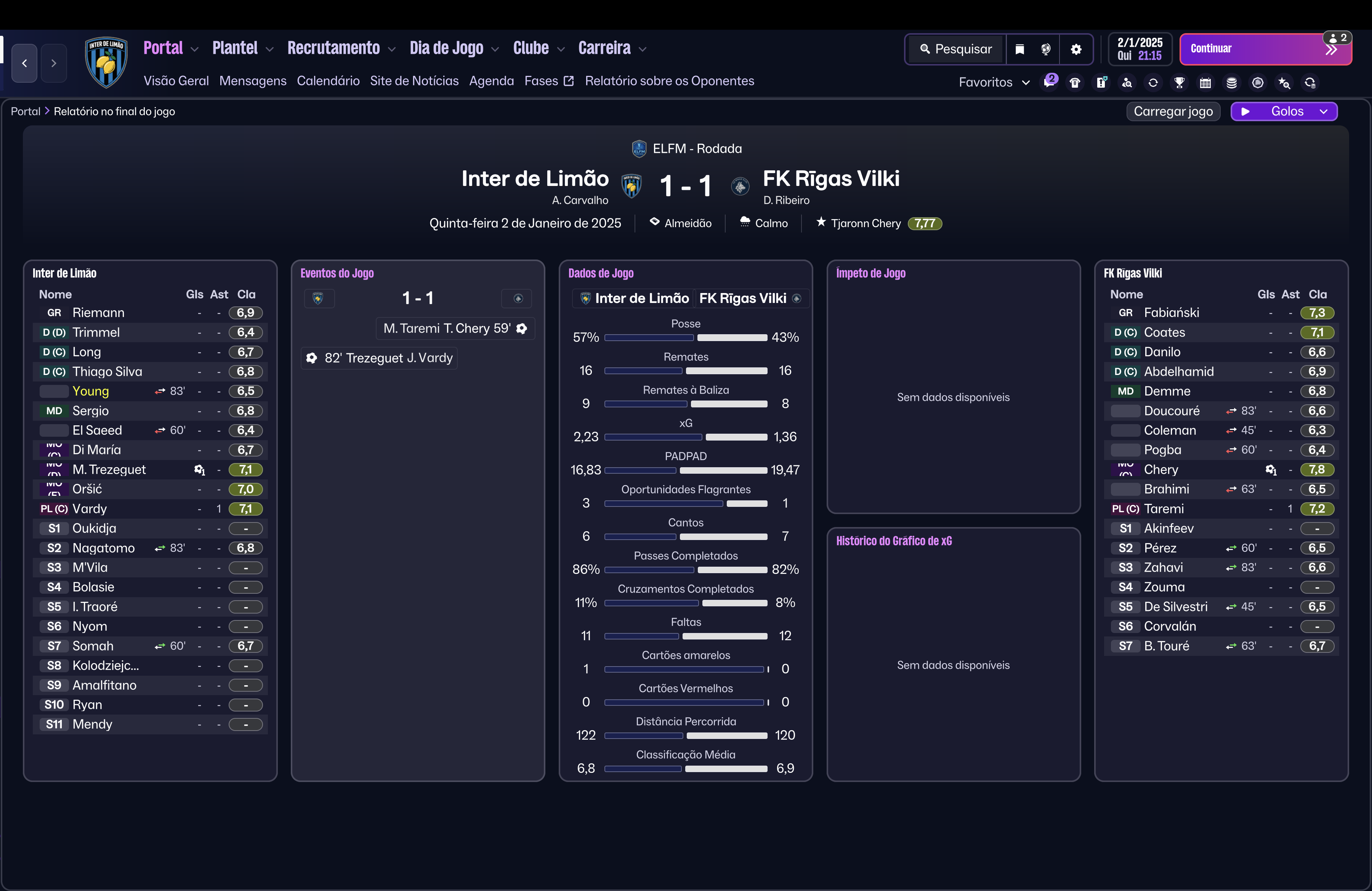Click the Portal breadcrumb link

pyautogui.click(x=26, y=111)
